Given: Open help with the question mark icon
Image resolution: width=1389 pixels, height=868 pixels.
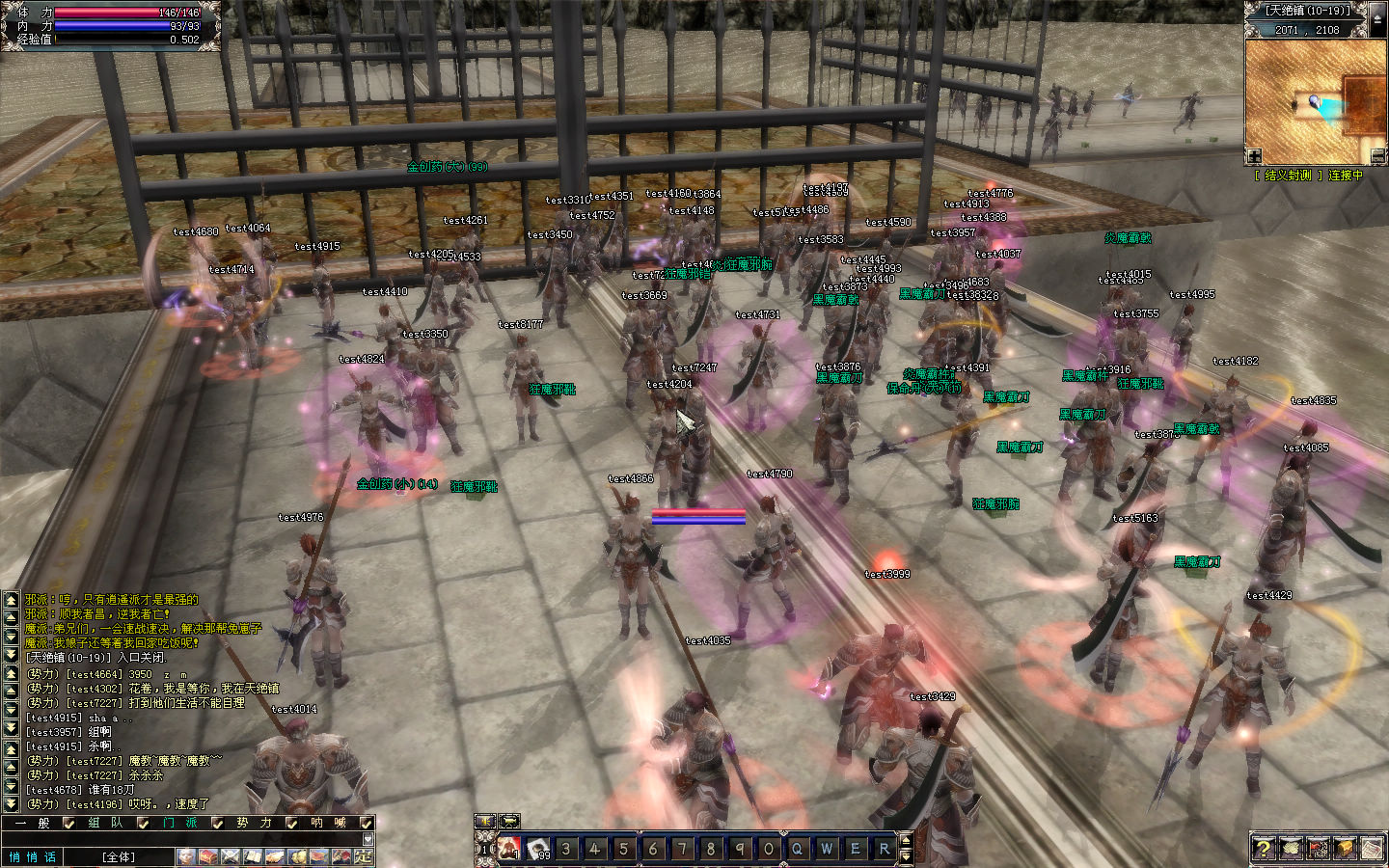Looking at the screenshot, I should tap(1263, 848).
